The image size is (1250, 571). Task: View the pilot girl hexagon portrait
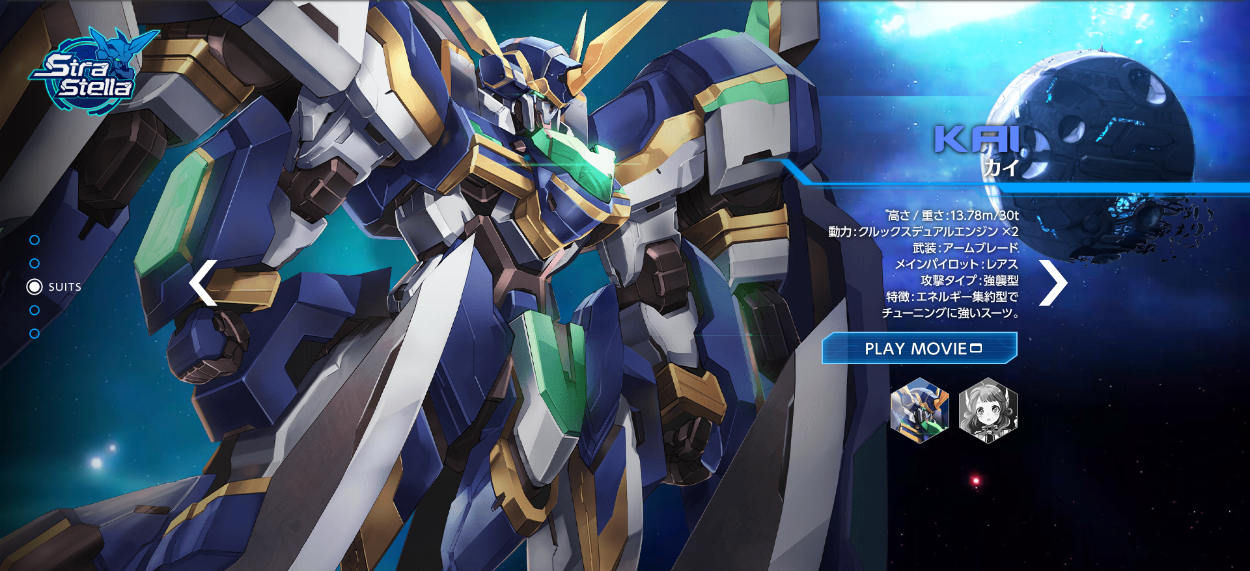point(988,409)
